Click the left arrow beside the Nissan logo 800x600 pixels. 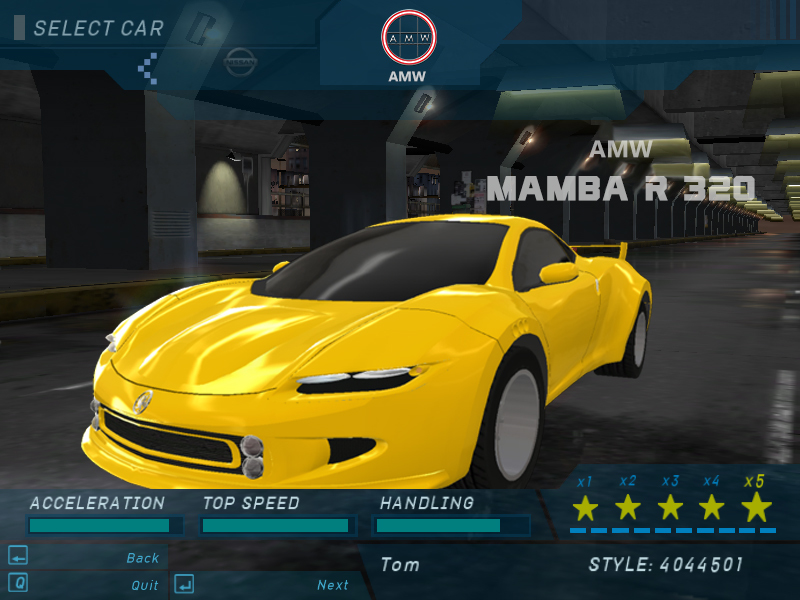click(x=148, y=67)
